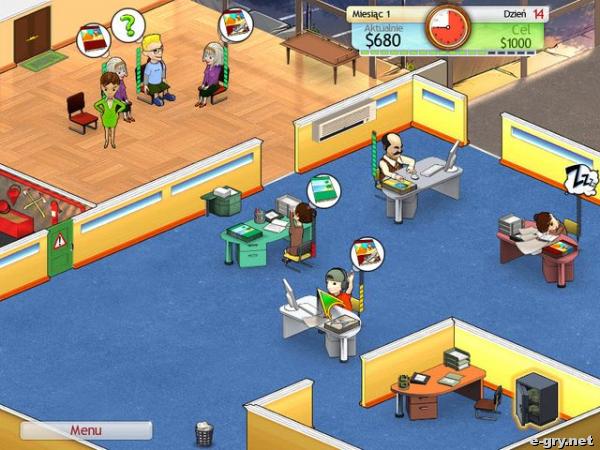The image size is (600, 450).
Task: Click the brochure bubble above the headset worker
Action: click(365, 254)
